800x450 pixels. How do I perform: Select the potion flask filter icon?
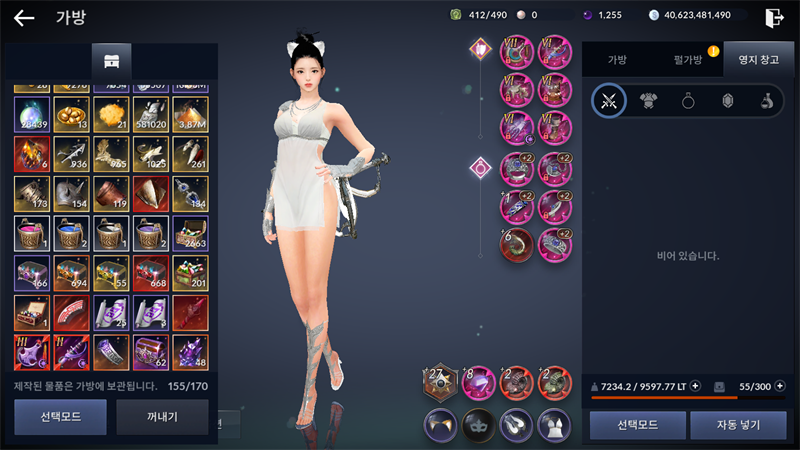[x=765, y=101]
